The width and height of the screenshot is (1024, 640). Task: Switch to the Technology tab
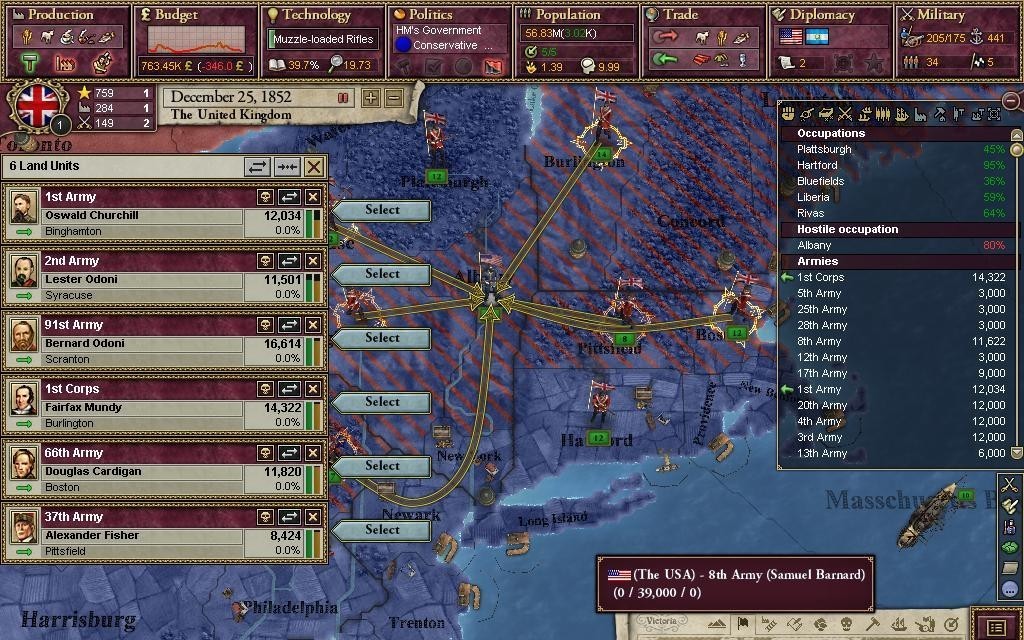(316, 15)
